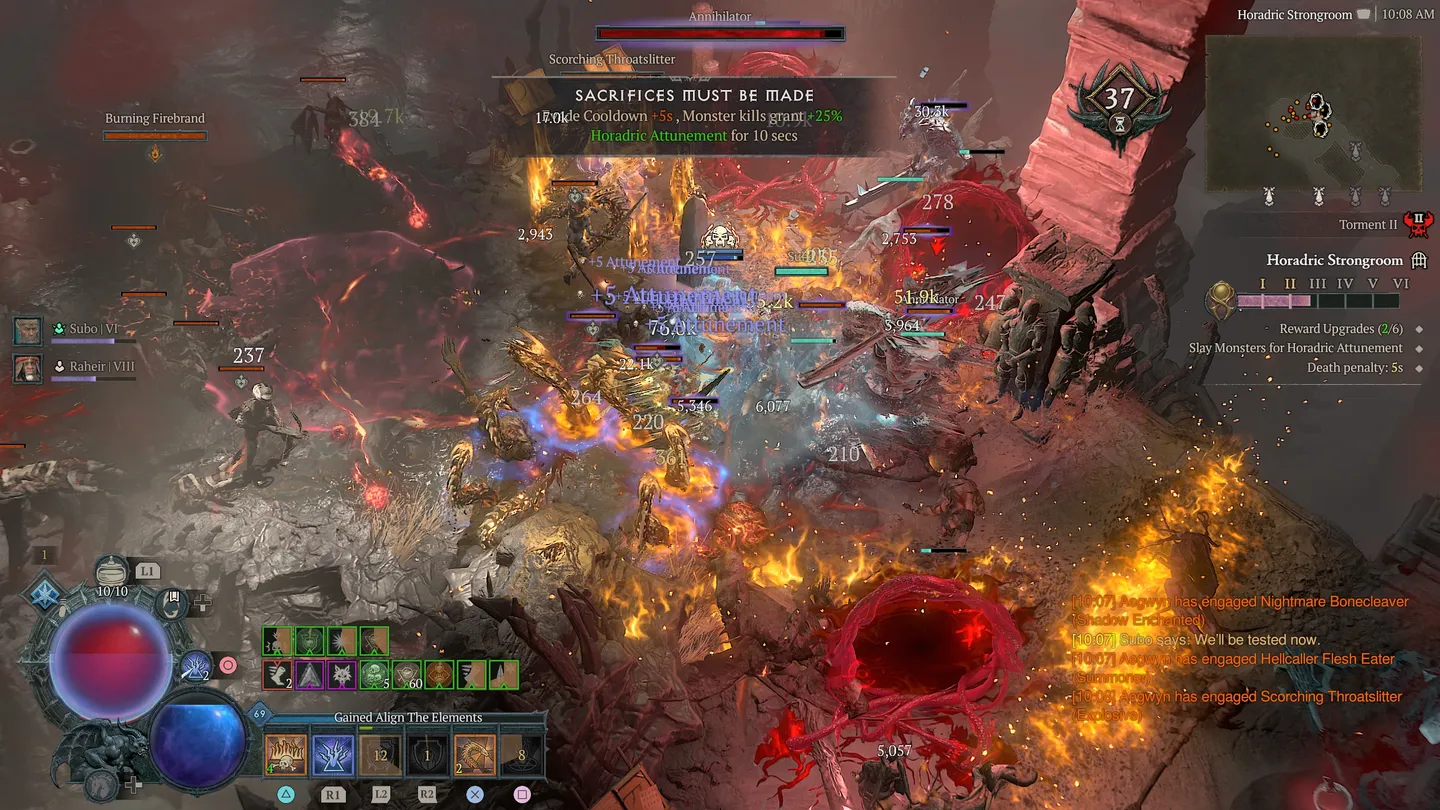Select Raheir's party member portrait
Viewport: 1440px width, 810px height.
point(27,367)
